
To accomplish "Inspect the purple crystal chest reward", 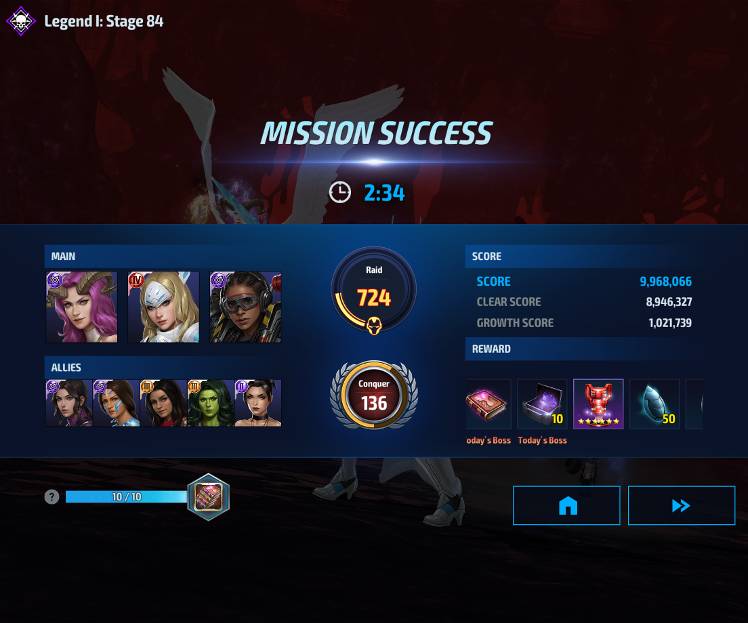I will (542, 404).
